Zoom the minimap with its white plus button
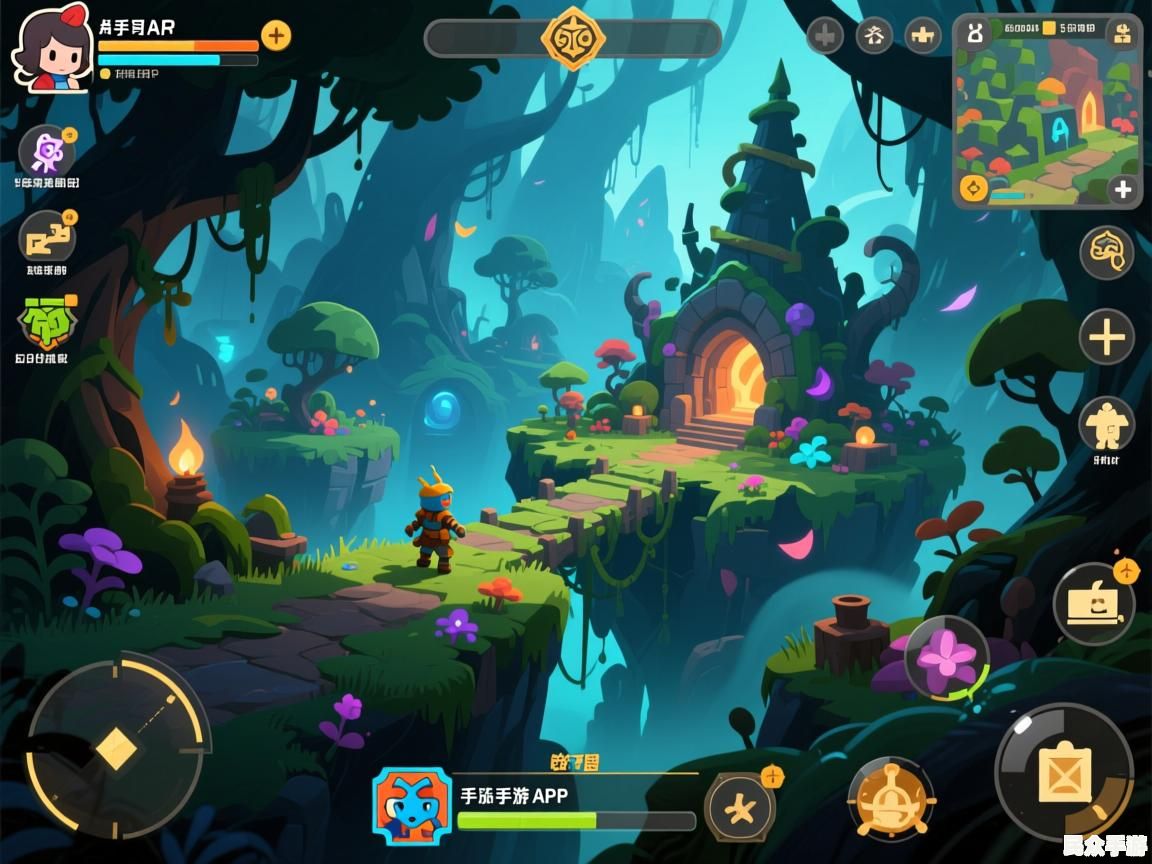The width and height of the screenshot is (1152, 864). tap(1123, 189)
